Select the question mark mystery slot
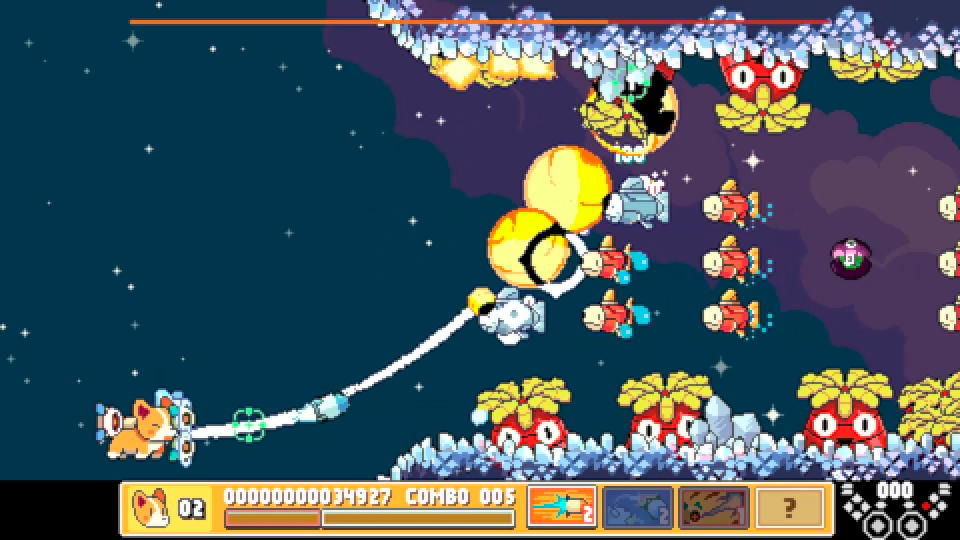The image size is (960, 540). coord(790,507)
